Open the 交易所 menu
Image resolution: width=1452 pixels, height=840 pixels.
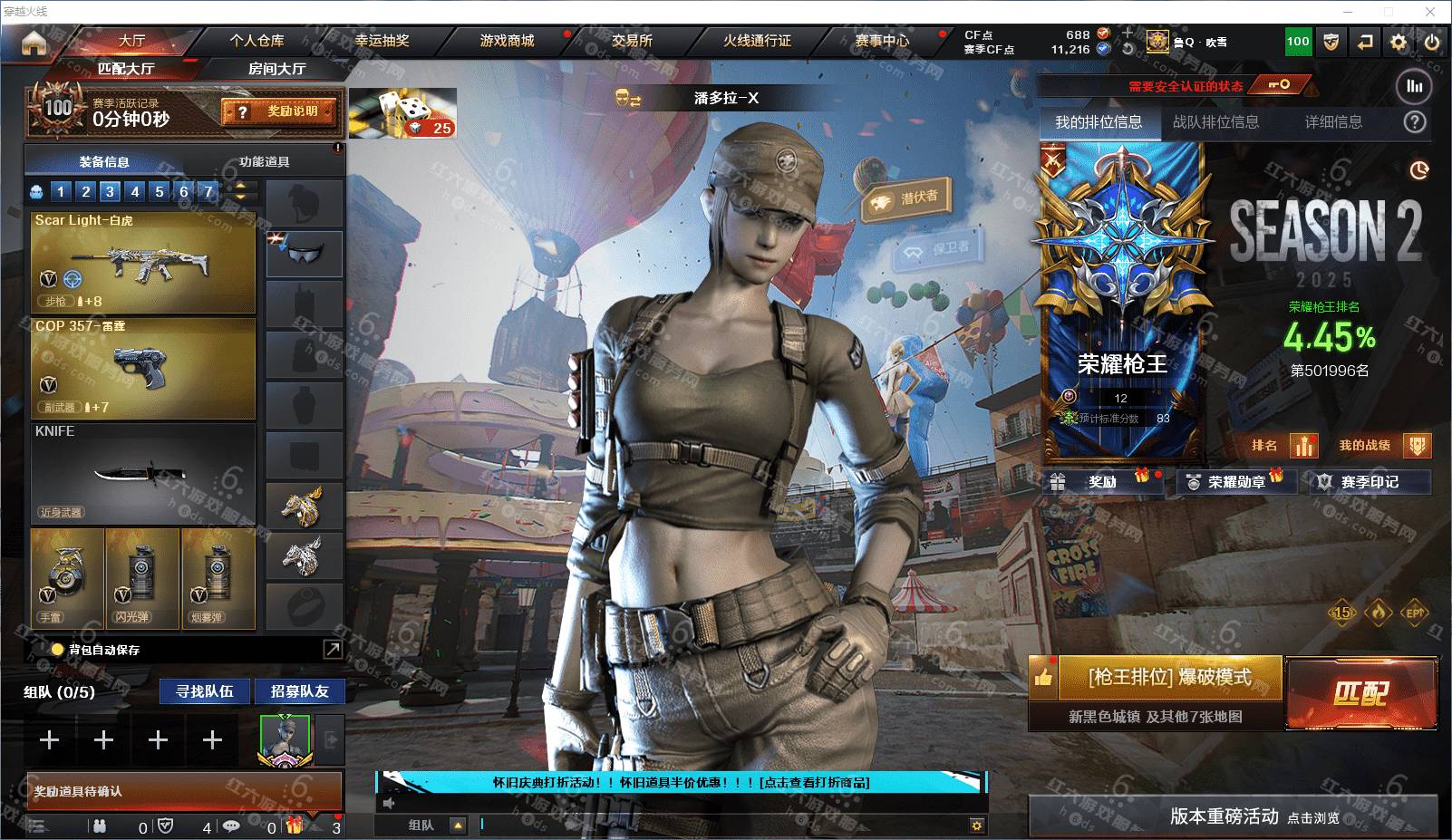pyautogui.click(x=632, y=41)
